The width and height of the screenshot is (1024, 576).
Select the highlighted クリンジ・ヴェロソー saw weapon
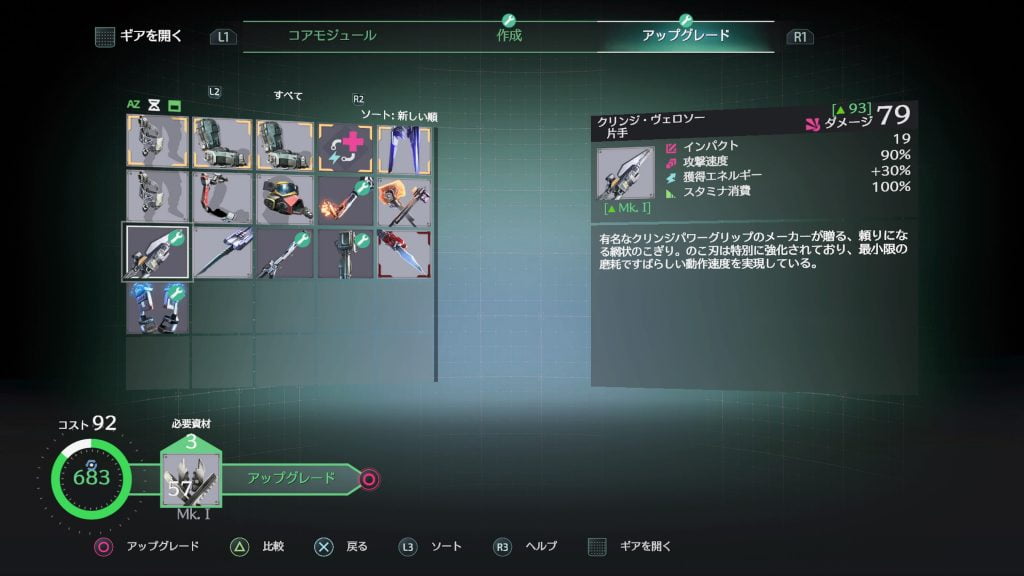click(x=157, y=252)
